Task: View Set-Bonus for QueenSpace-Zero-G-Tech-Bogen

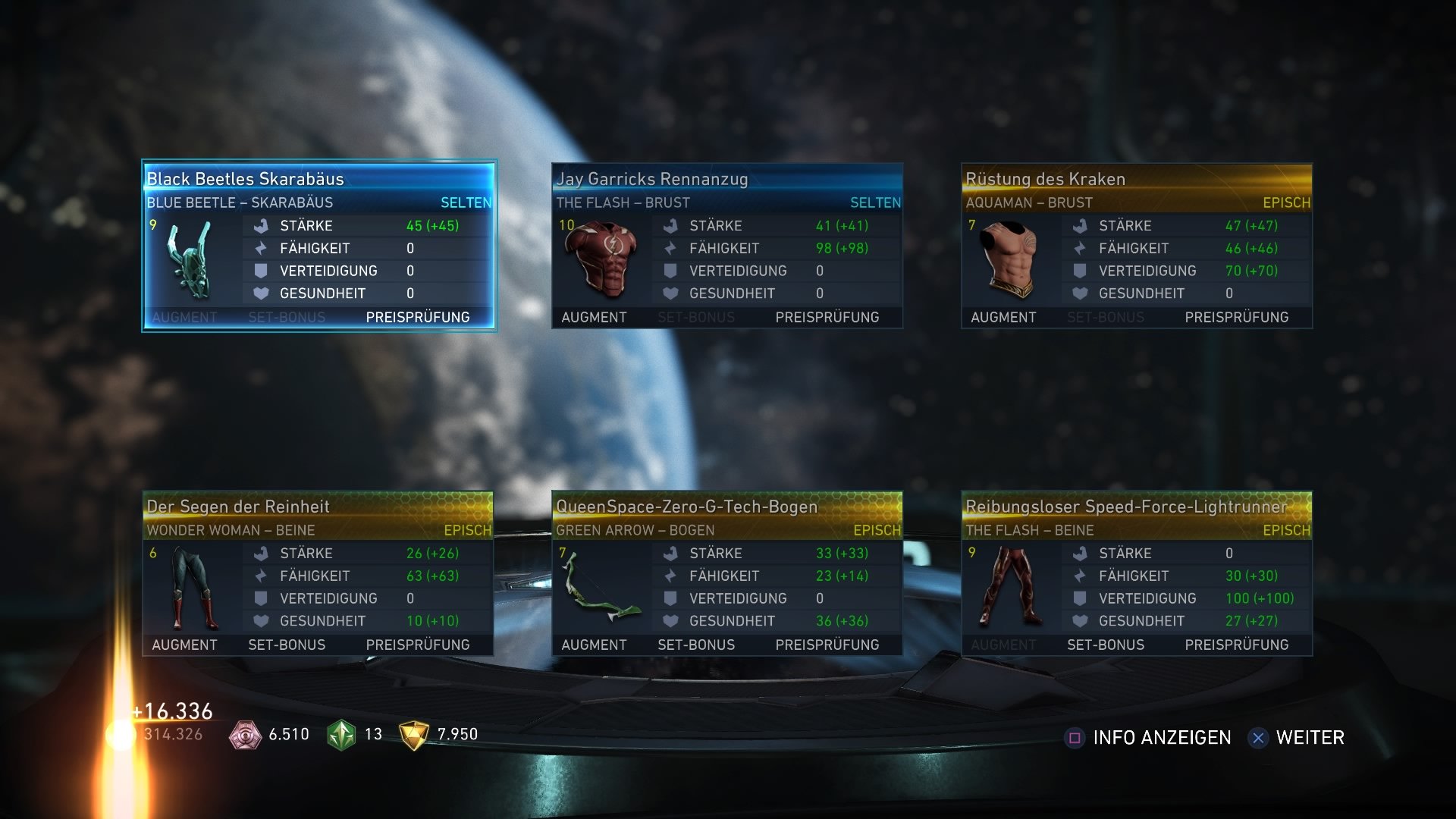Action: [696, 645]
